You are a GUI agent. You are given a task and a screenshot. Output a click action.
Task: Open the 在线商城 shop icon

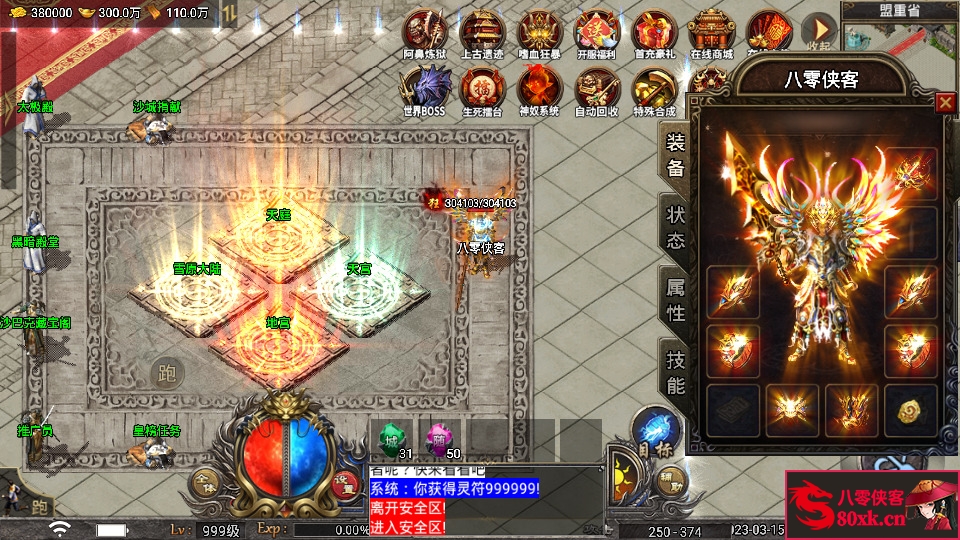point(711,31)
